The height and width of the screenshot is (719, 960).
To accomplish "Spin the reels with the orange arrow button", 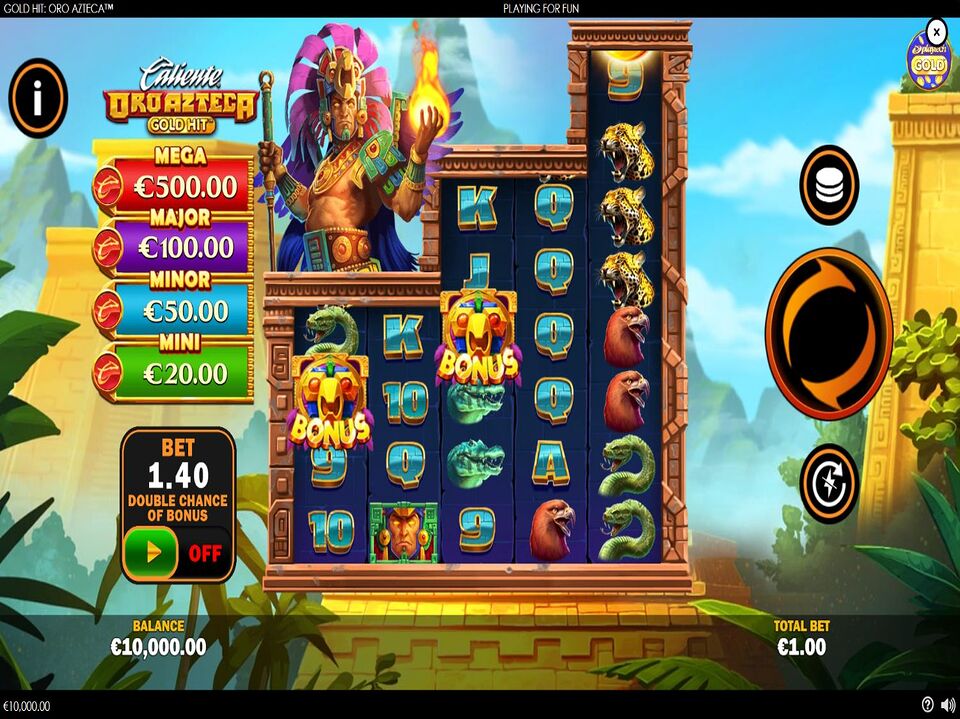I will pyautogui.click(x=828, y=333).
